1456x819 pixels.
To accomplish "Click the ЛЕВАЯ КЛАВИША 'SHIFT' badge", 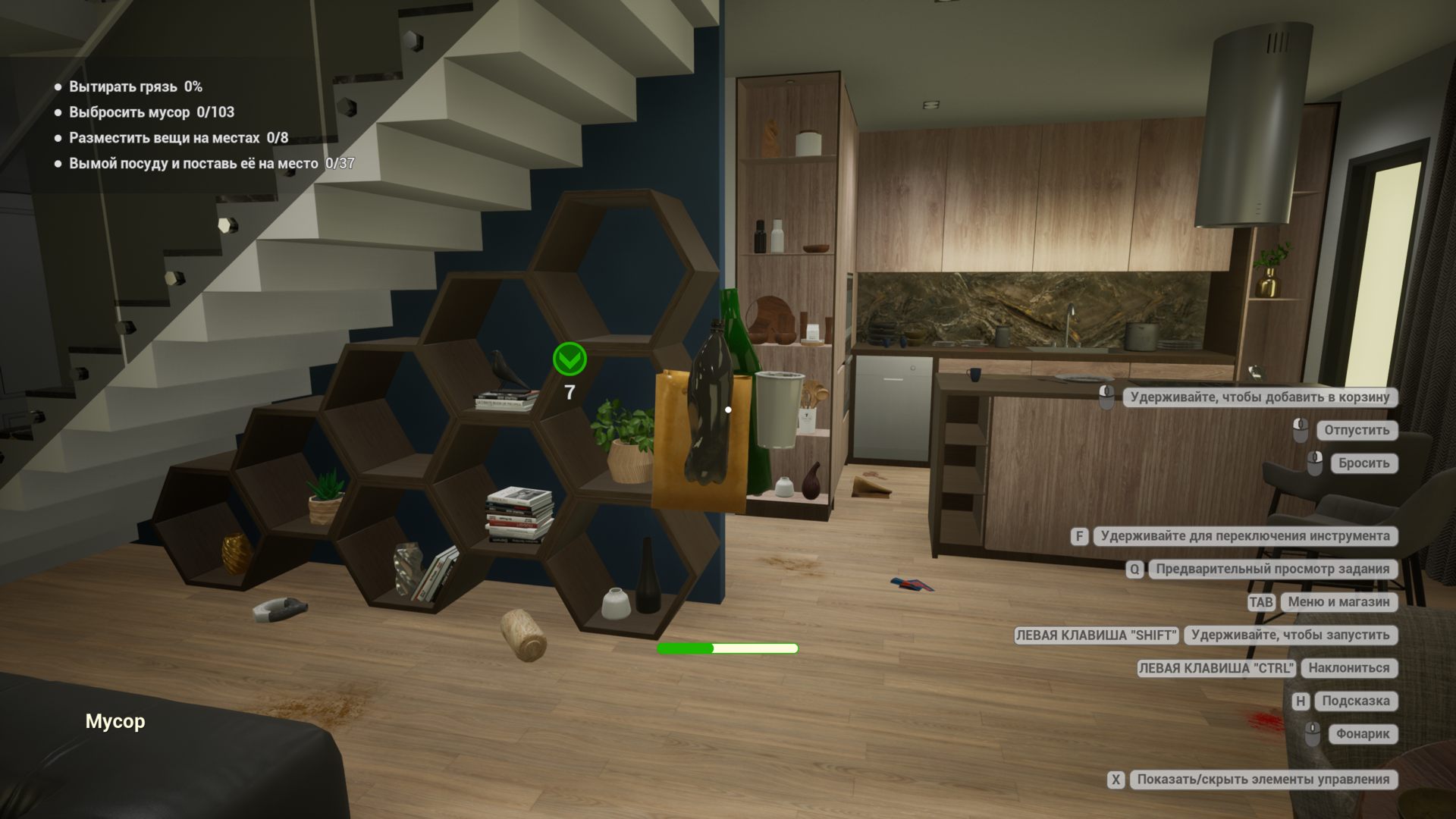I will [x=1096, y=635].
